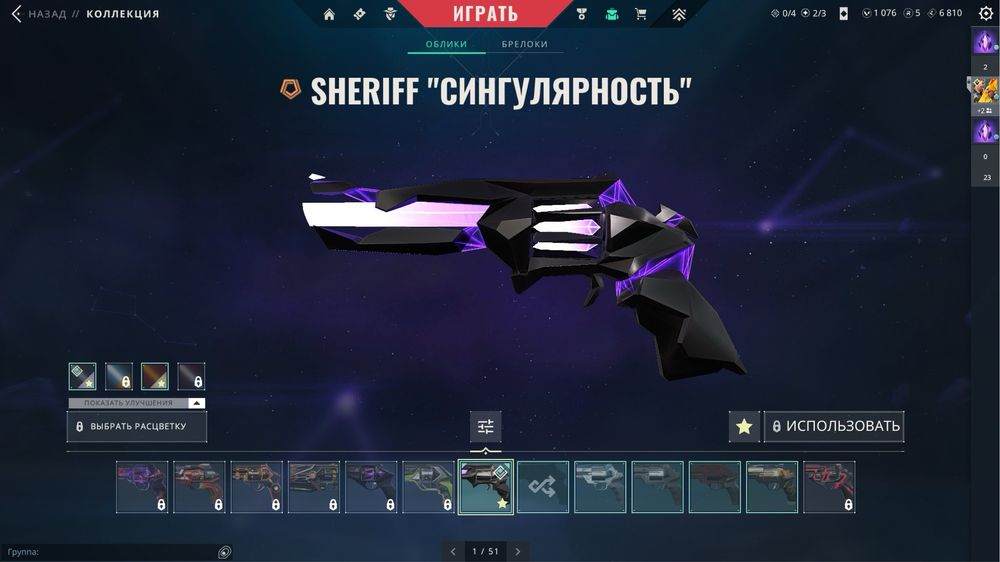Start a match with the ИГРАТЬ button

tap(486, 14)
